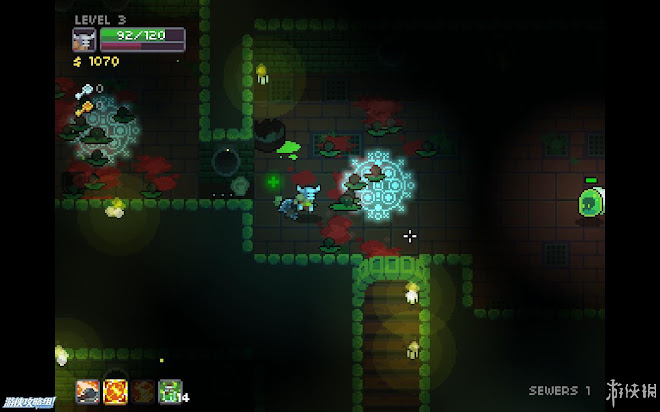Select the first hotbar ability with the helmet
The width and height of the screenshot is (660, 412).
[x=88, y=391]
